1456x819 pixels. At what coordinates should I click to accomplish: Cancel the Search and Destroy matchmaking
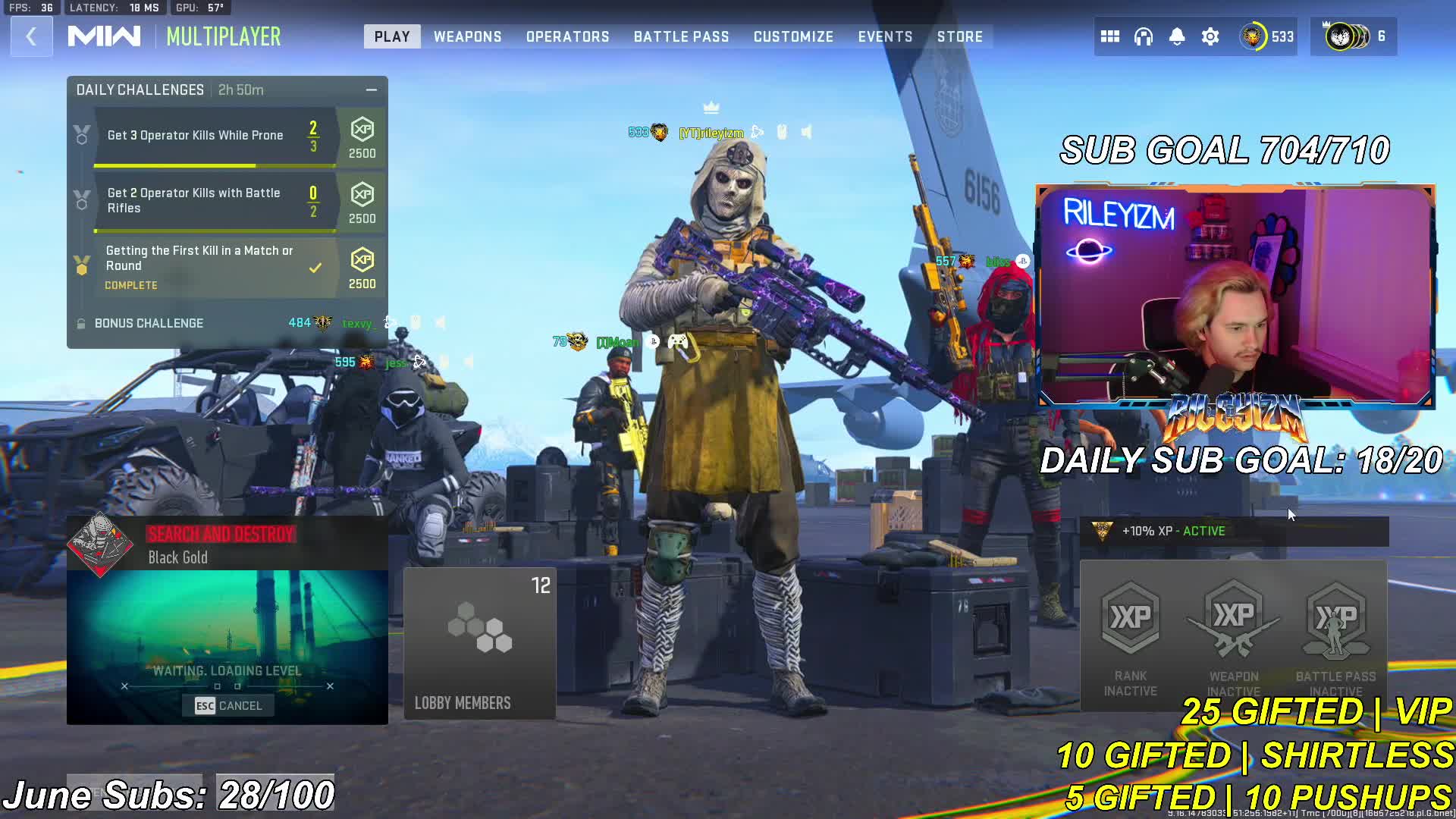coord(228,705)
